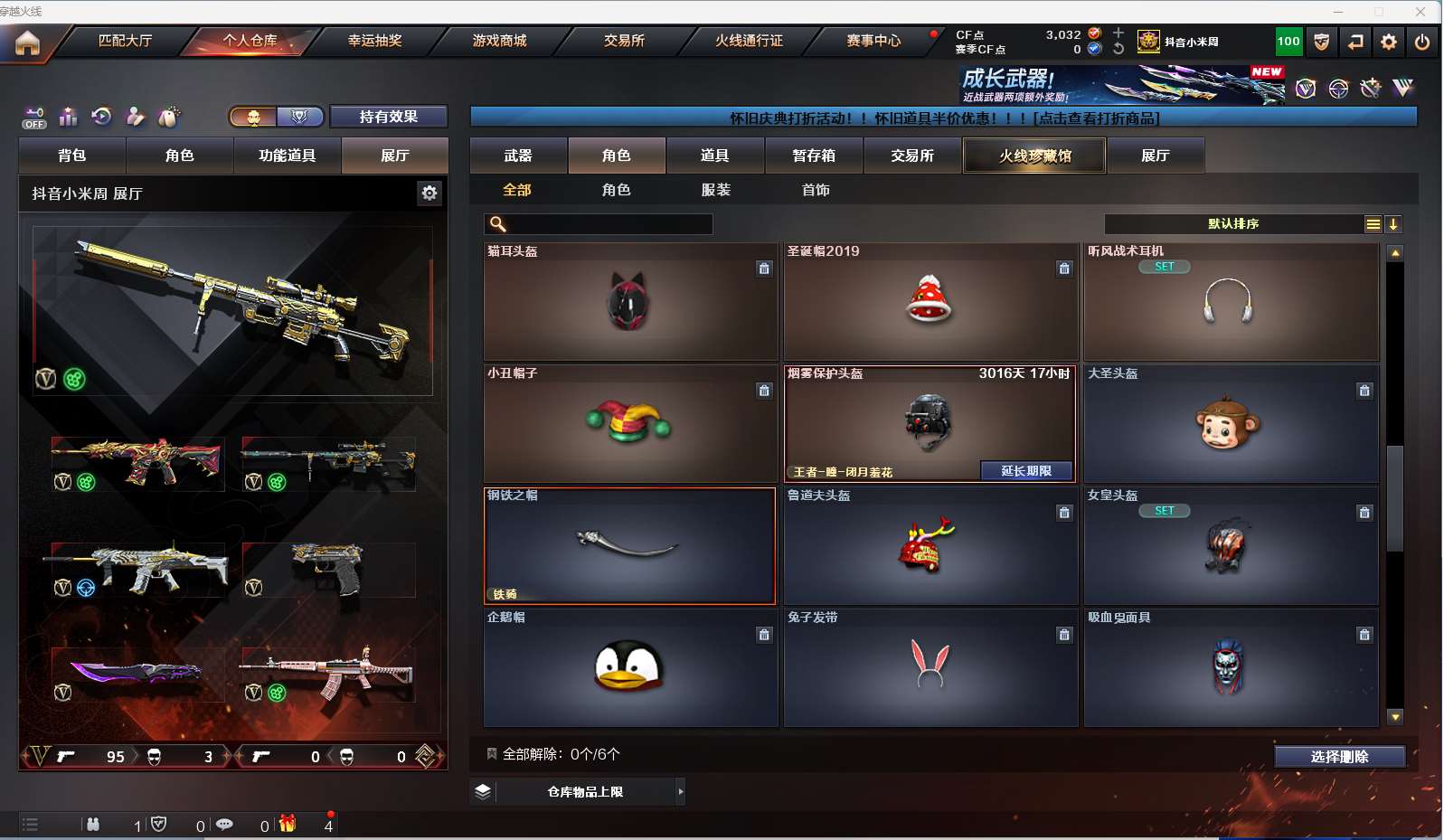
Task: Switch to 功能道具 tab
Action: click(287, 156)
